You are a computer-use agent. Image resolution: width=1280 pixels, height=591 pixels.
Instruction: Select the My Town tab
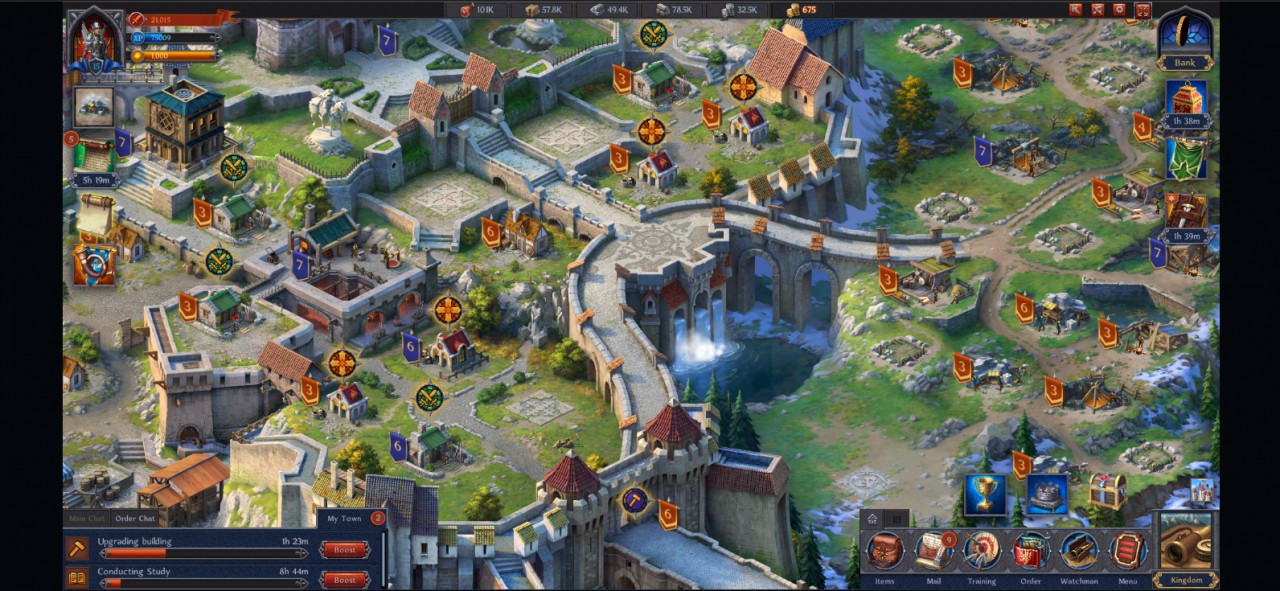344,519
